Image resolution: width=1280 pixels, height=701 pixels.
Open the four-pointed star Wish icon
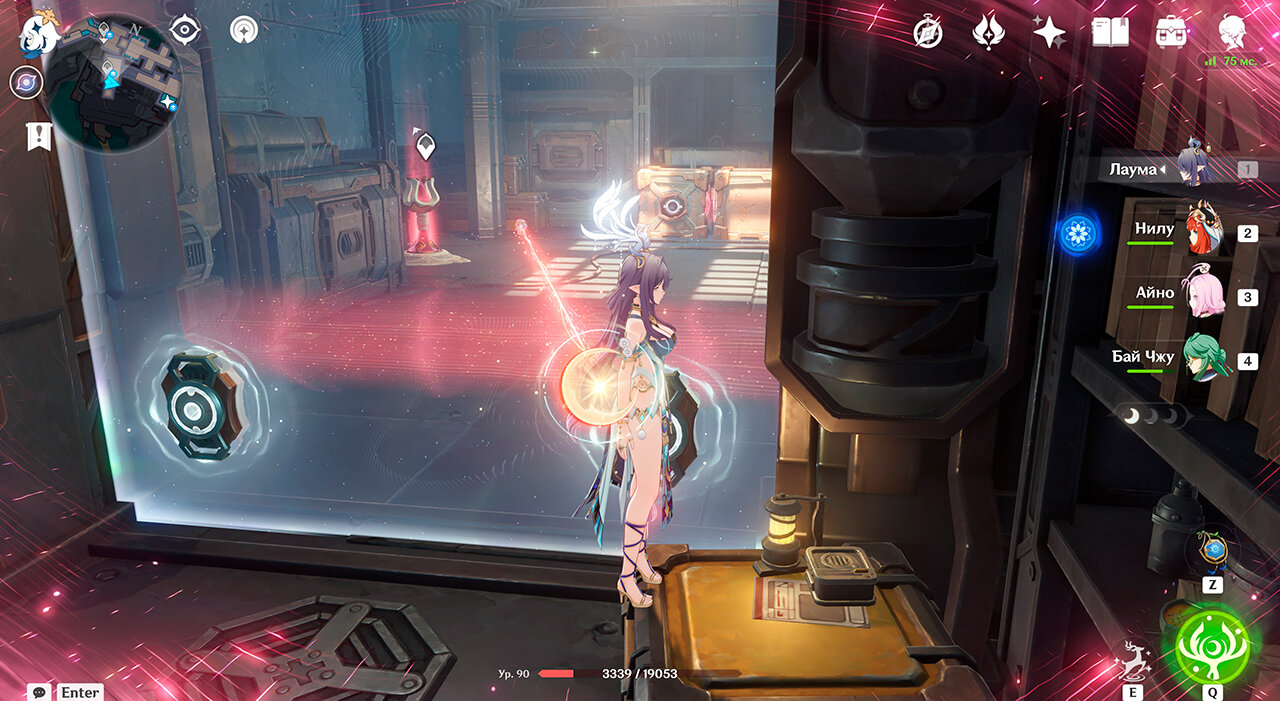(1049, 33)
